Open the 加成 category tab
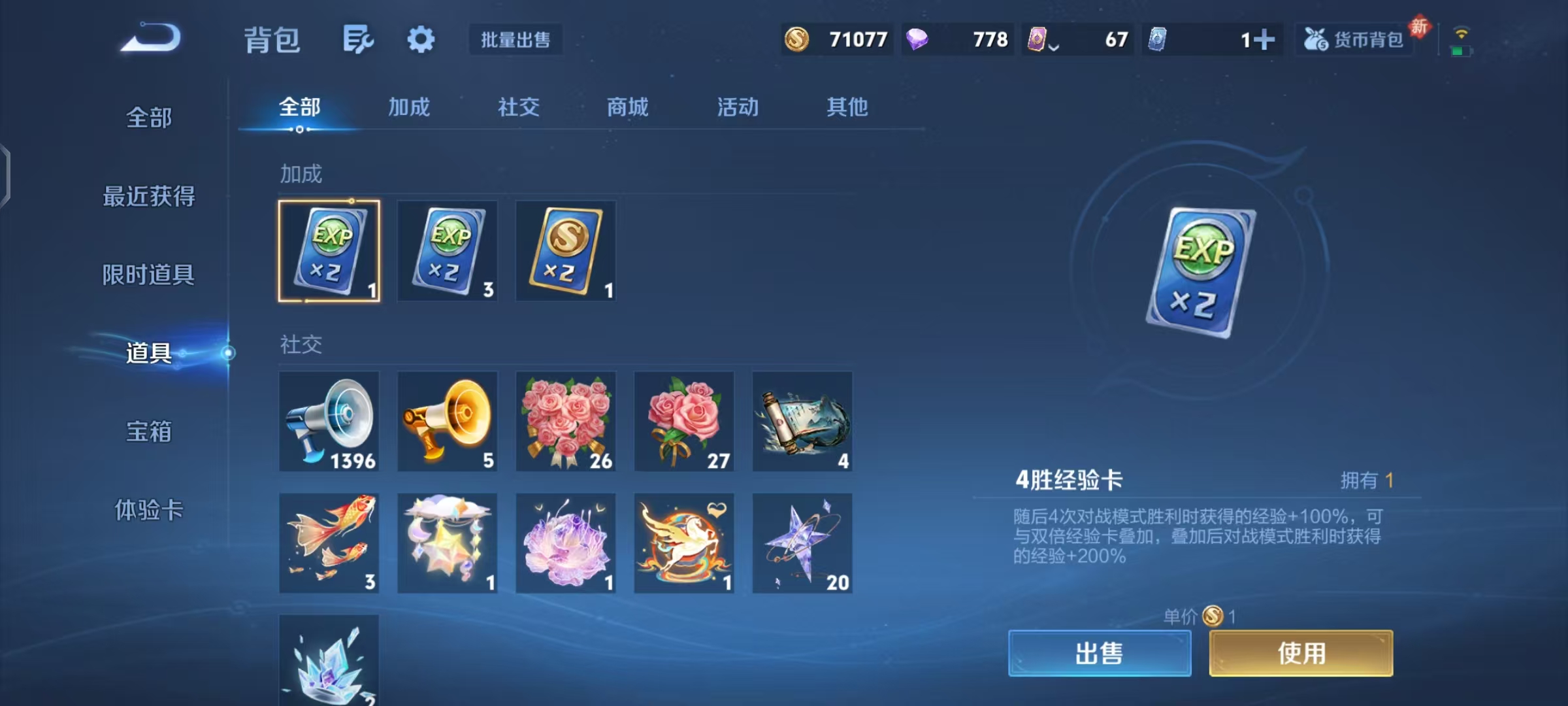1568x706 pixels. pos(410,107)
